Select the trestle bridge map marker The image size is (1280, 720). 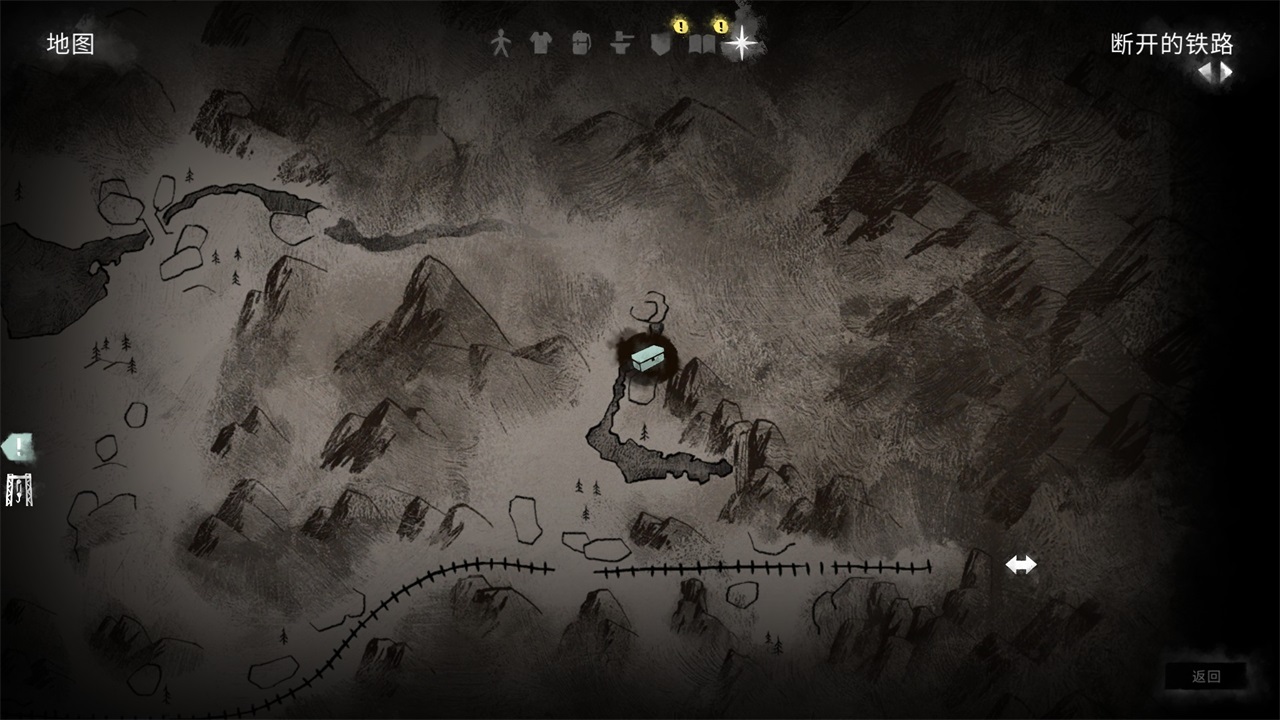(x=19, y=489)
